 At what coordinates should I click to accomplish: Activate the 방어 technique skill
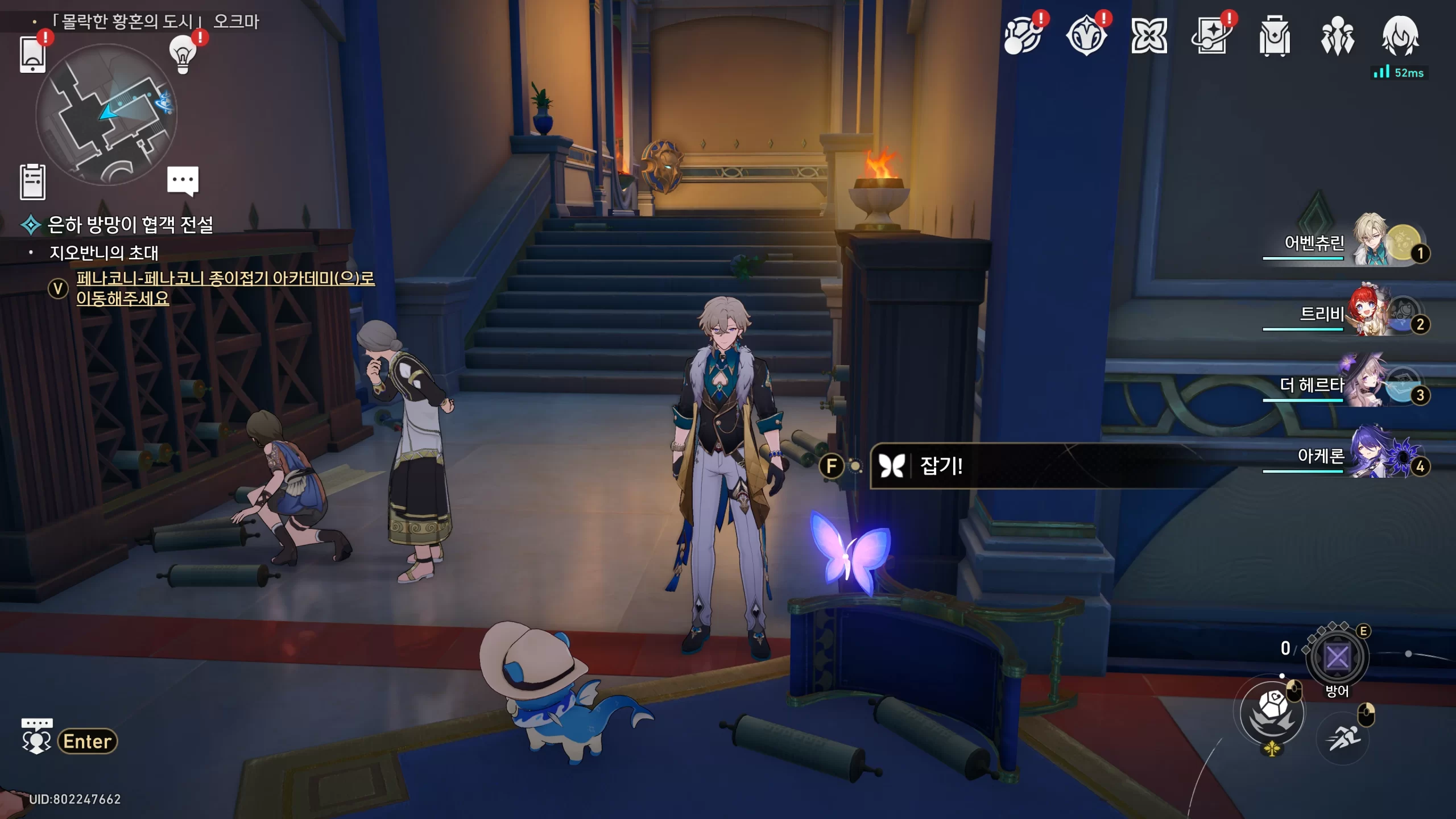point(1337,658)
